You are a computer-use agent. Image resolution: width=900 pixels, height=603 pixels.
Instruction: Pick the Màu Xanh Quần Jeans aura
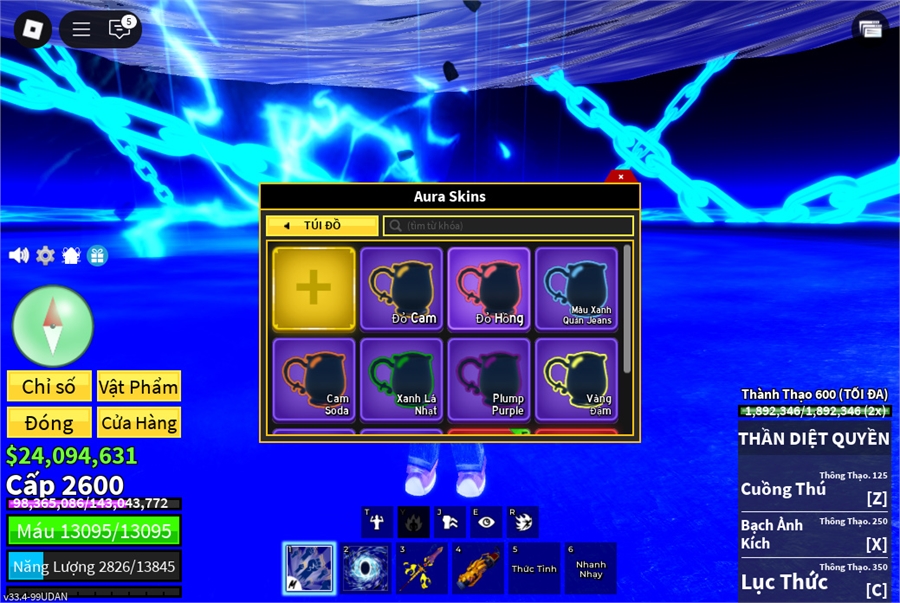(576, 288)
